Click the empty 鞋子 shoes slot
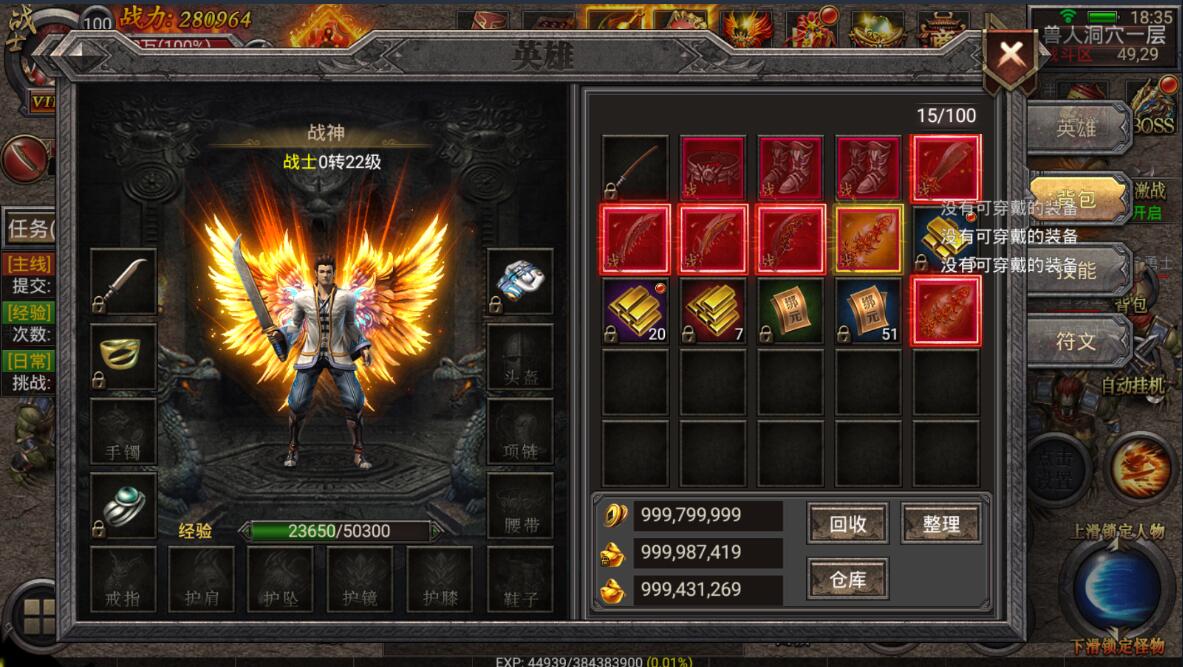1183x667 pixels. tap(520, 579)
